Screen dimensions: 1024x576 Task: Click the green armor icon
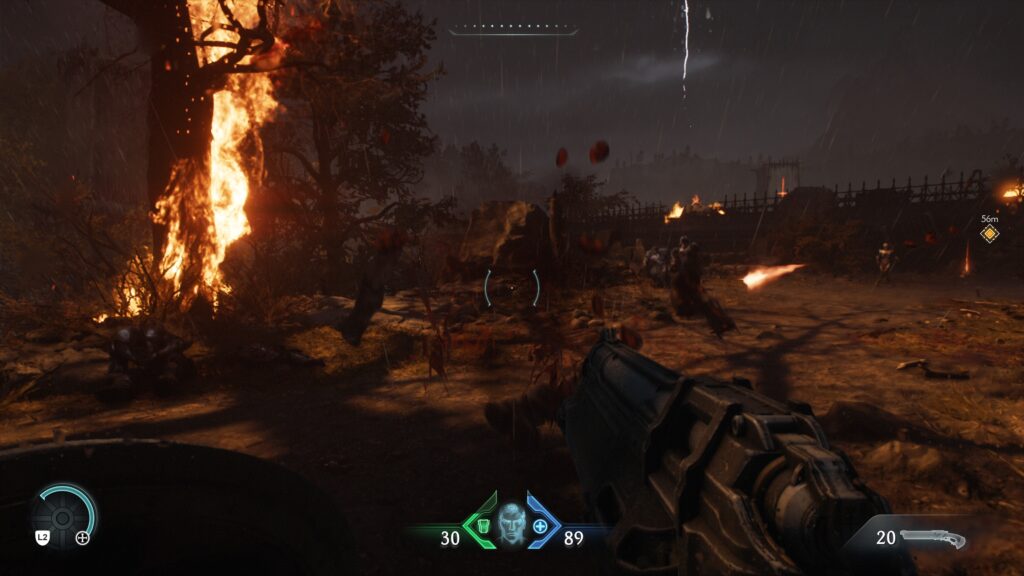[x=484, y=526]
